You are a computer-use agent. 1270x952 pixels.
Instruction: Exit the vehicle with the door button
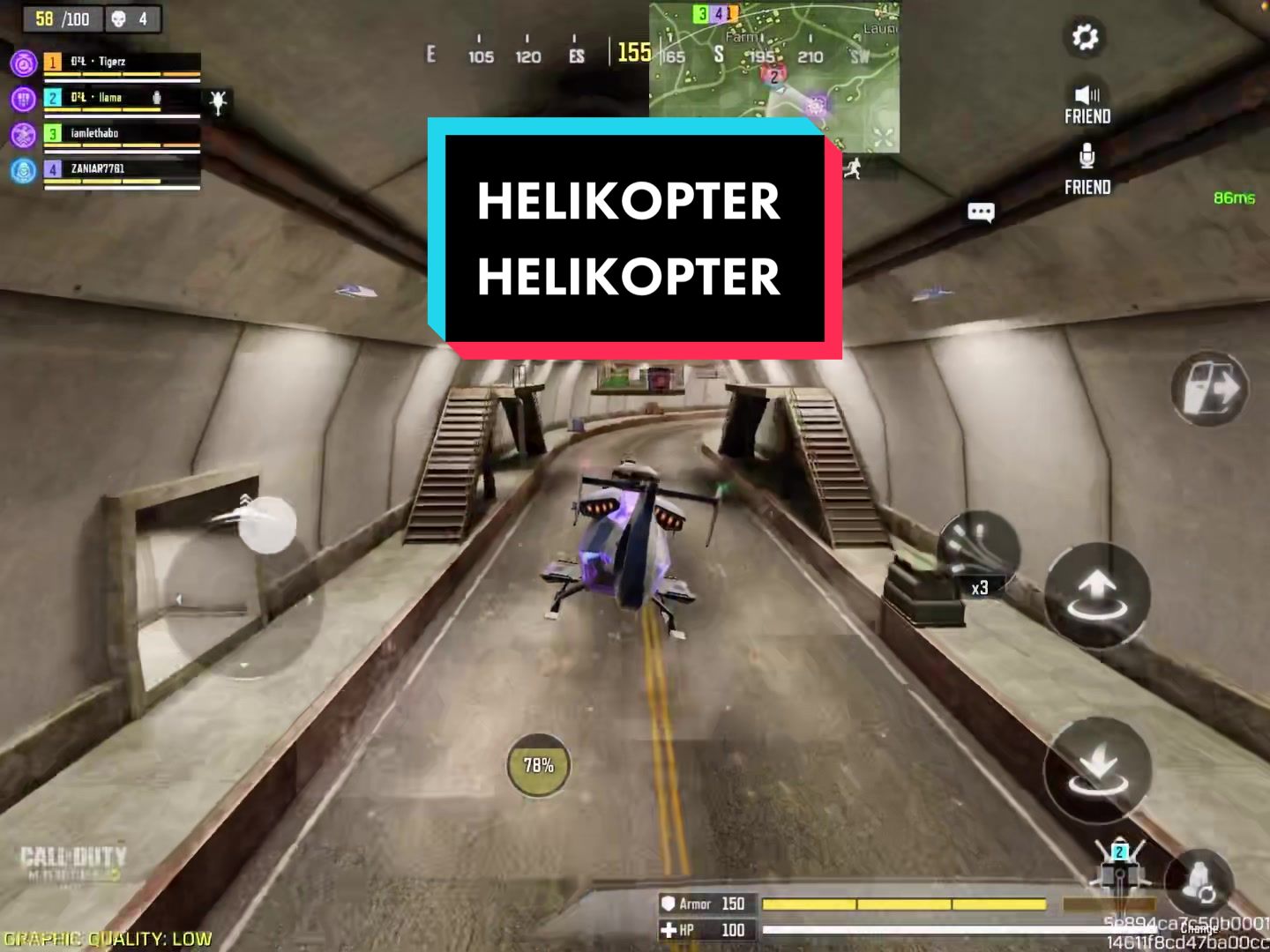pyautogui.click(x=1209, y=389)
